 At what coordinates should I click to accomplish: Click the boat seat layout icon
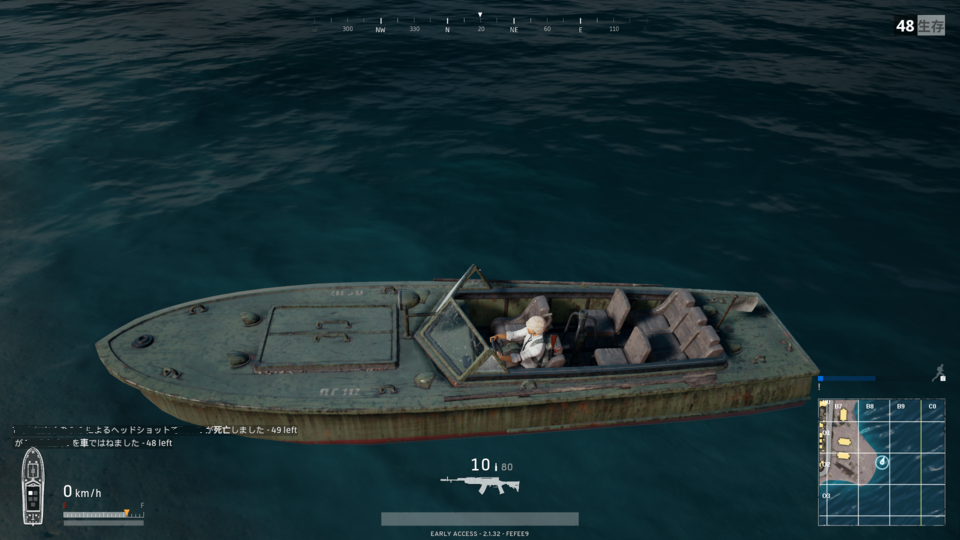[33, 486]
